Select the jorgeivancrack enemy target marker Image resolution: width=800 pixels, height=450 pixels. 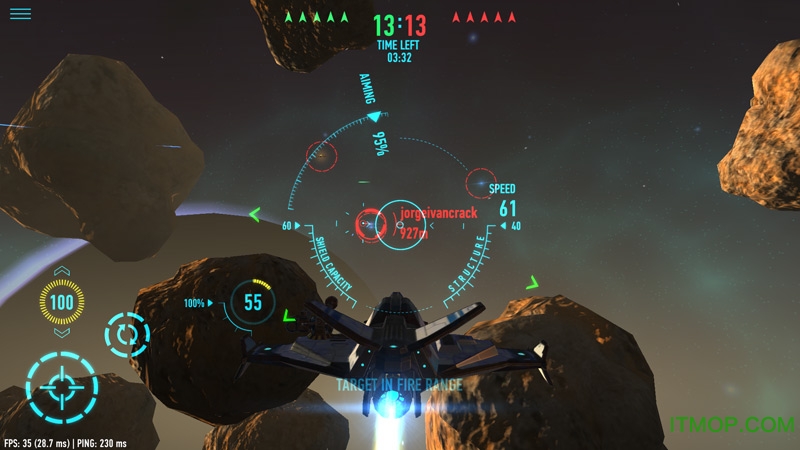click(372, 221)
